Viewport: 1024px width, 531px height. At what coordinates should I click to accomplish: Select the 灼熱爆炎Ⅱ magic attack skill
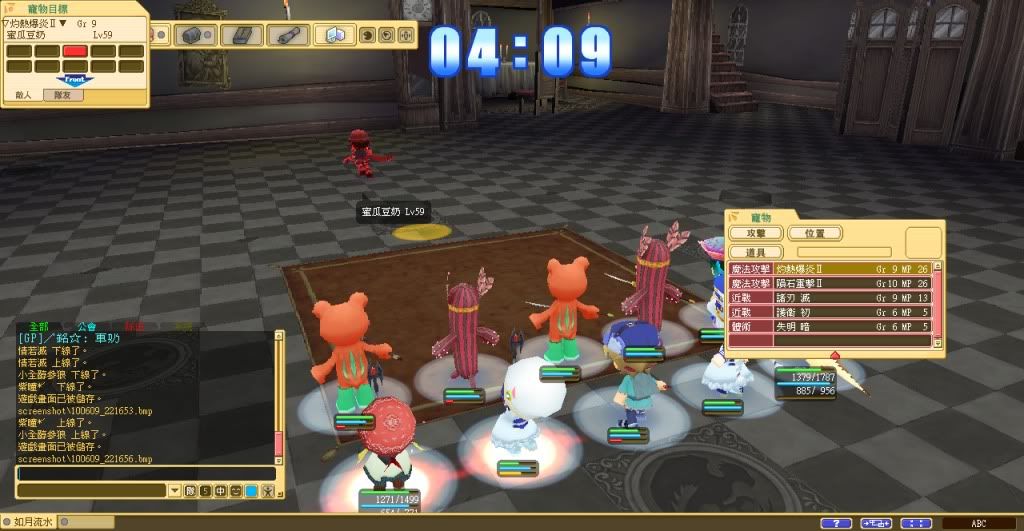pos(830,269)
